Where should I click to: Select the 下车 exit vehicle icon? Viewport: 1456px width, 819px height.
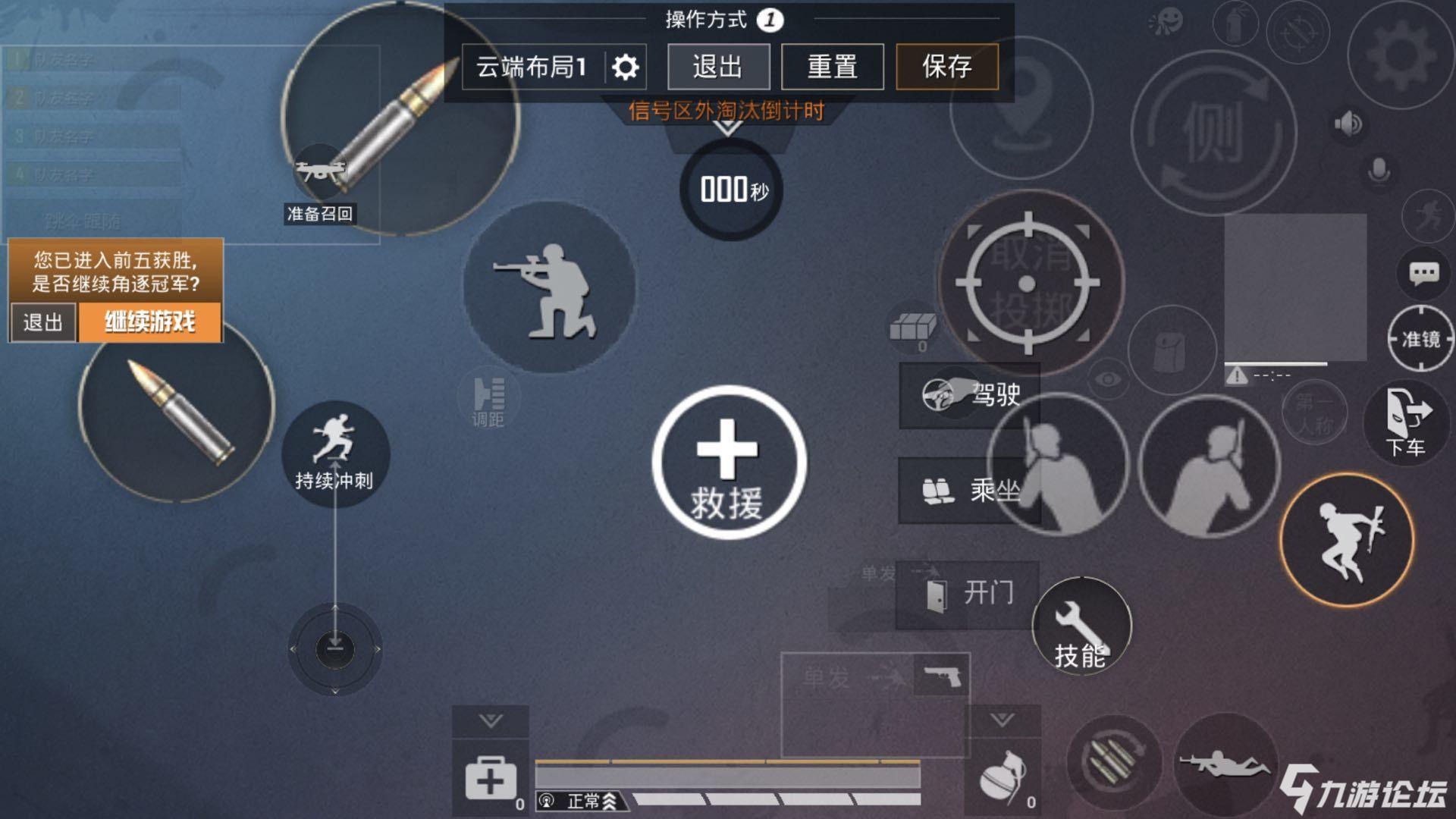coord(1408,422)
